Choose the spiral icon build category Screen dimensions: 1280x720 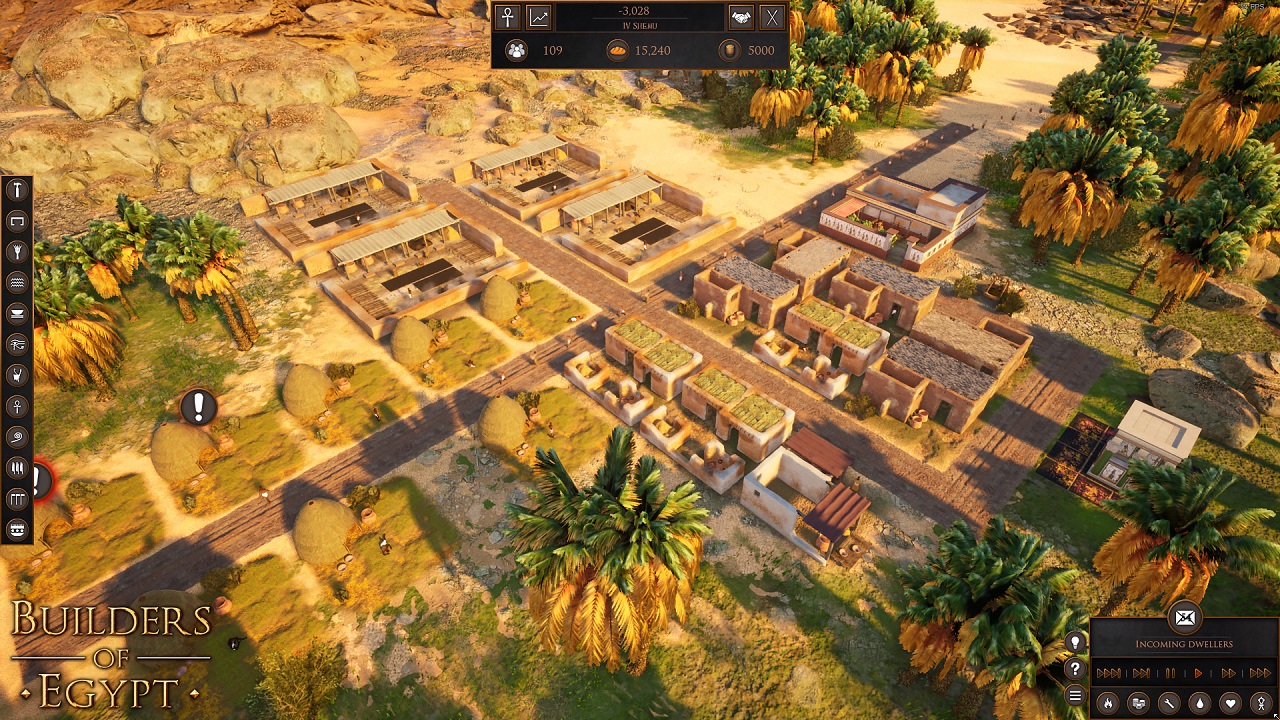pyautogui.click(x=17, y=437)
